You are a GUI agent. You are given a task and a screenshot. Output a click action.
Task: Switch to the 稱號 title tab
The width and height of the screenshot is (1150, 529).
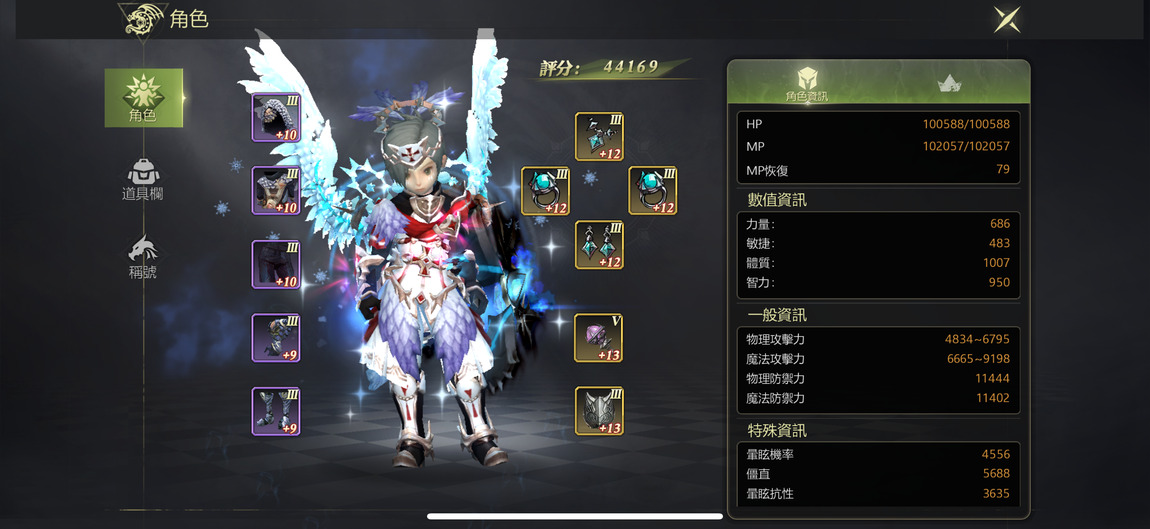[x=143, y=256]
